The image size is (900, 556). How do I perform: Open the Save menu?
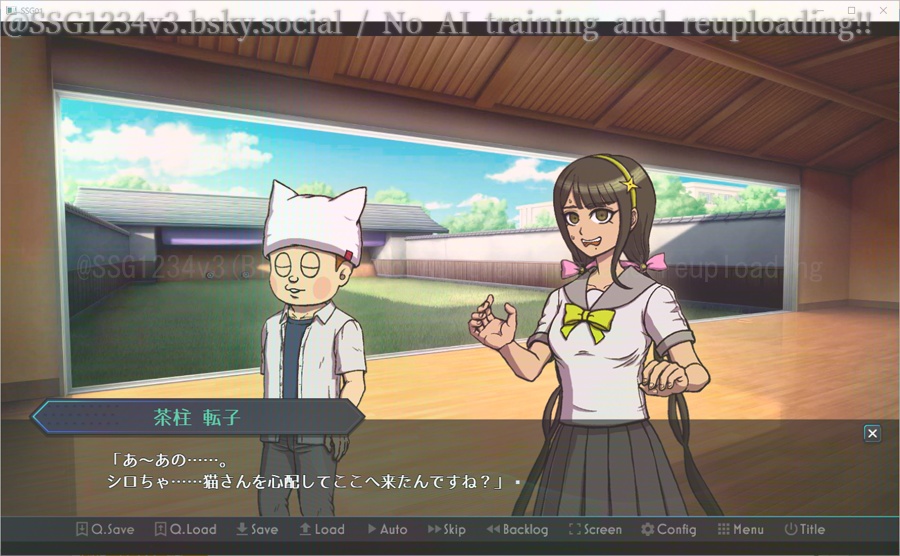[257, 529]
